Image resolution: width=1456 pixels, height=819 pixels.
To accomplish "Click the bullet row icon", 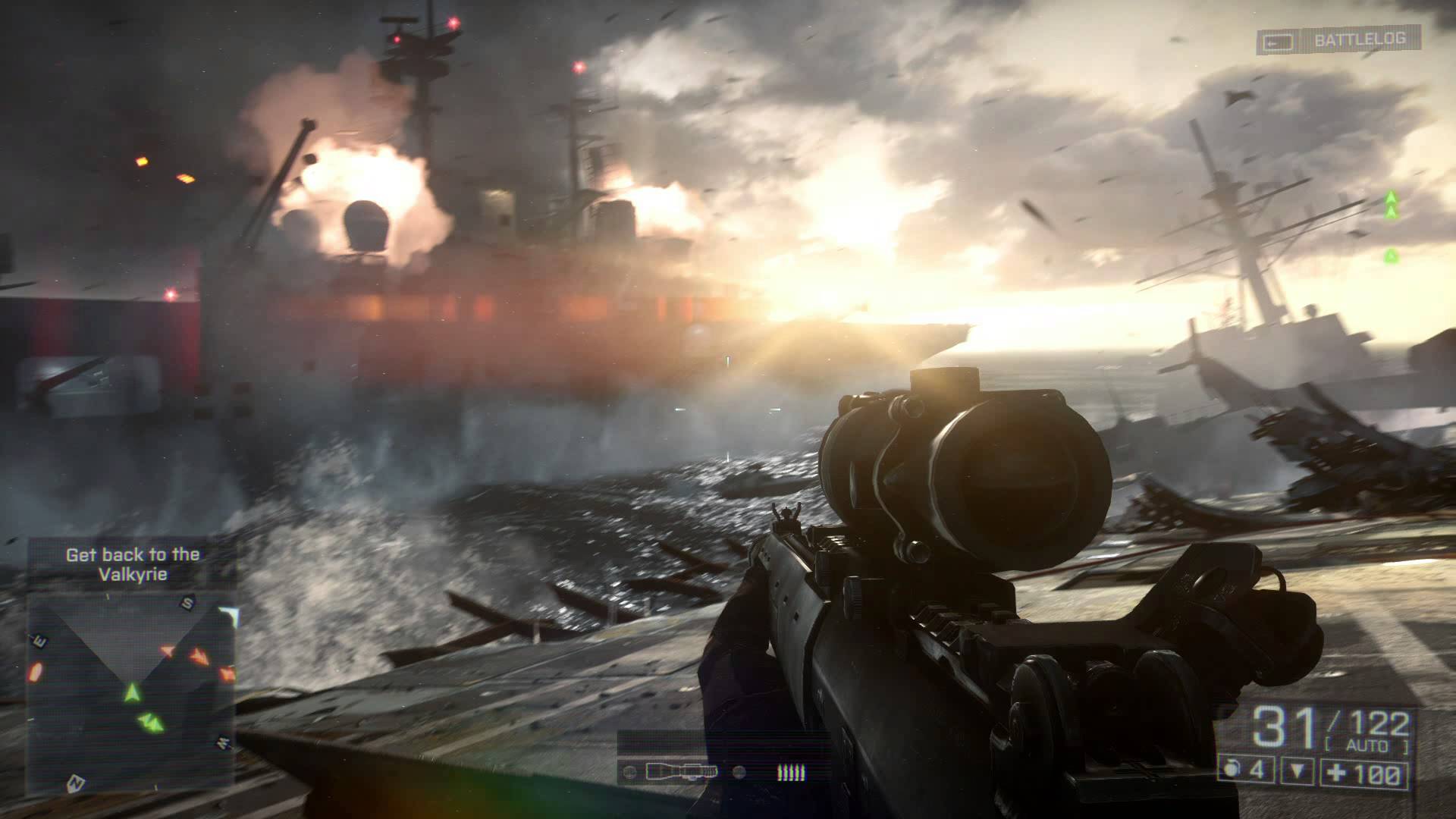I will [x=790, y=773].
